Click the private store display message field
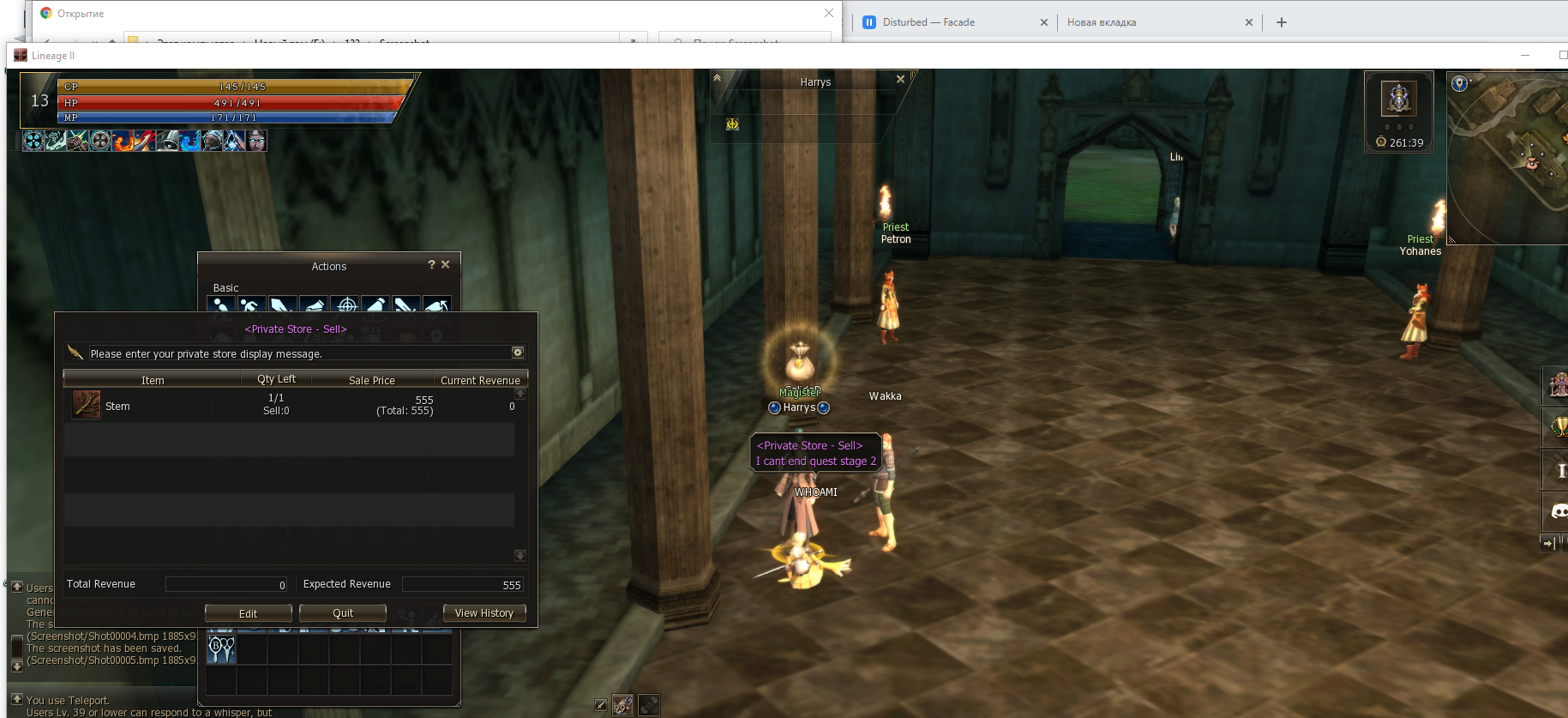 (x=300, y=353)
